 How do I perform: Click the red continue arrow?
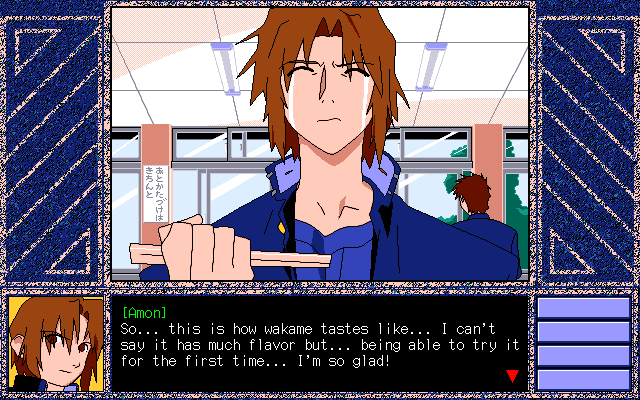512,376
